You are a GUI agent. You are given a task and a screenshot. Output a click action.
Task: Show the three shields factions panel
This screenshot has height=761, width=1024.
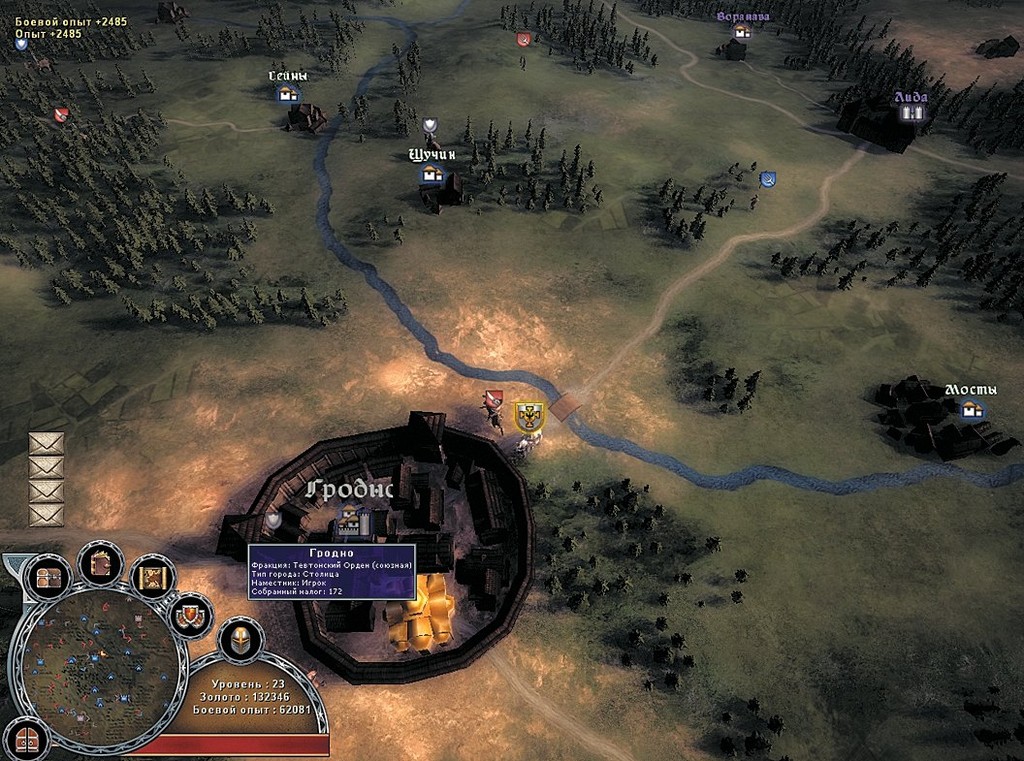coord(190,616)
